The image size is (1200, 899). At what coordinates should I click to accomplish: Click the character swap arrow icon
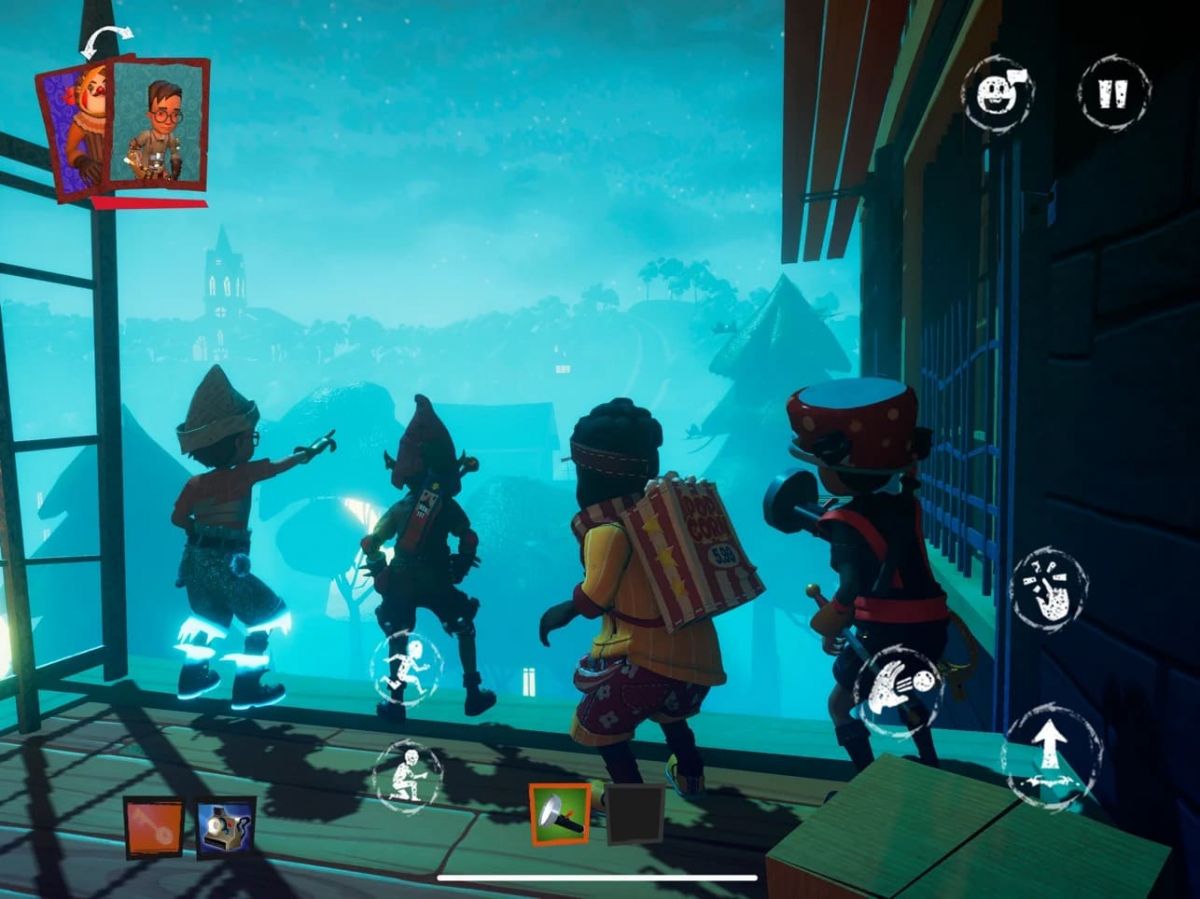tap(106, 42)
